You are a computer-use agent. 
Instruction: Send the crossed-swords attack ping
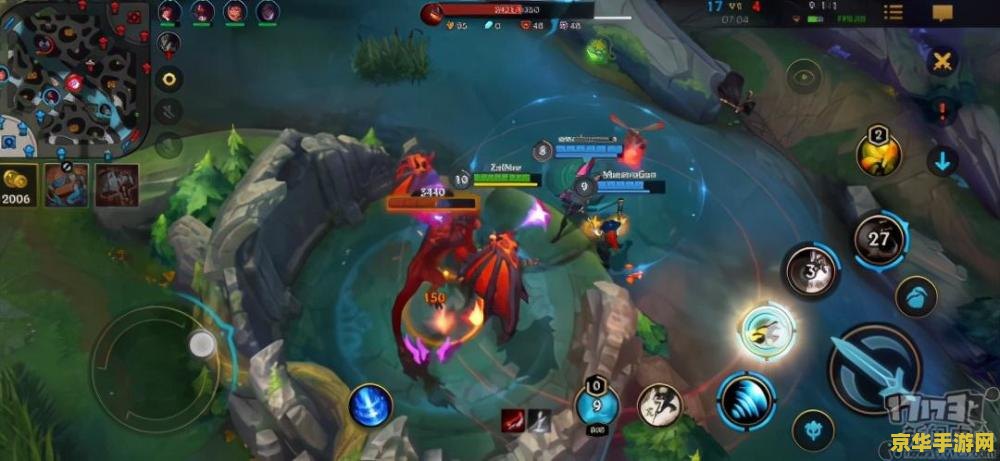[x=941, y=61]
